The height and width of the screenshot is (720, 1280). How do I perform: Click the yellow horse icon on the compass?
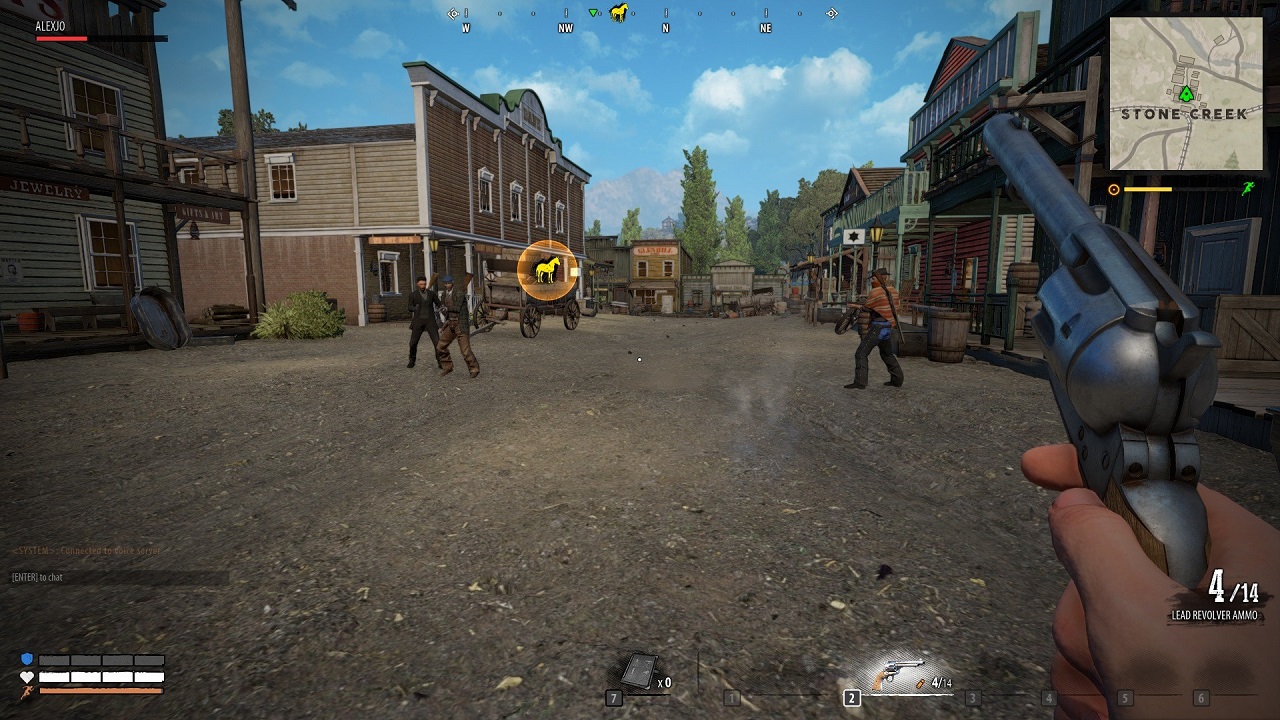(x=619, y=13)
